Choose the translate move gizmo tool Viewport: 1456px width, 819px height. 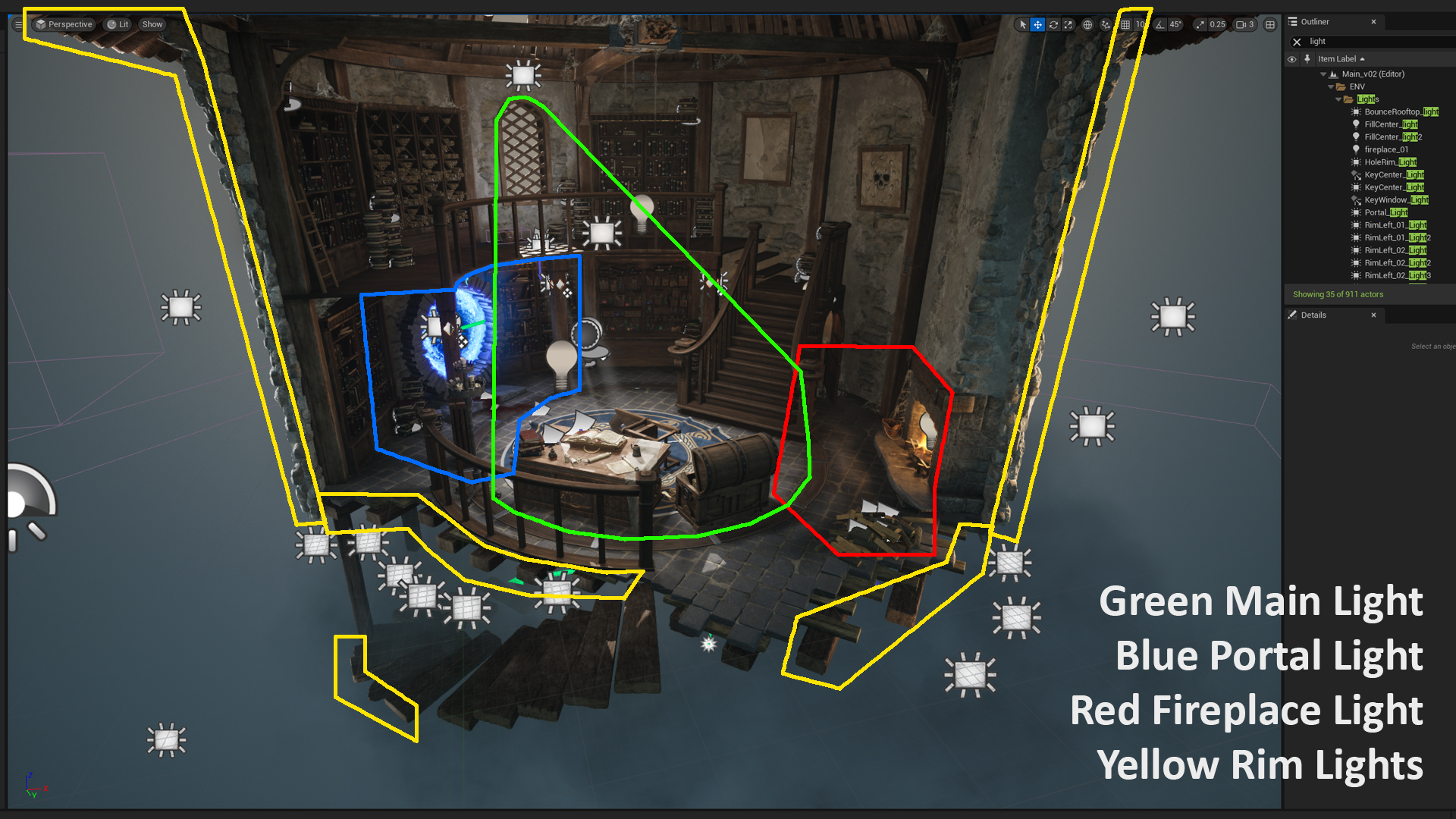click(1037, 24)
